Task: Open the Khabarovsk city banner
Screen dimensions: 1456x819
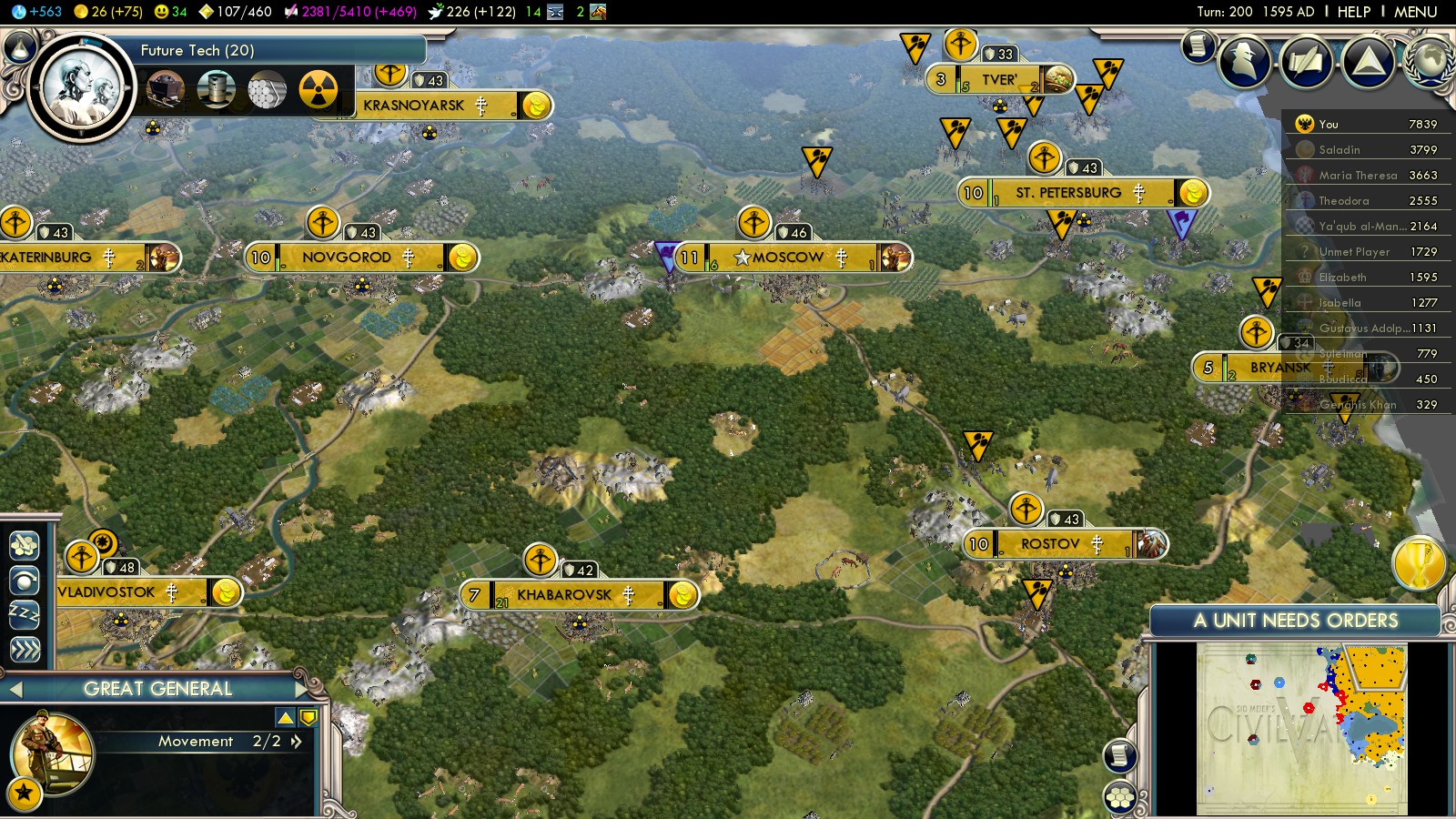Action: coord(564,595)
